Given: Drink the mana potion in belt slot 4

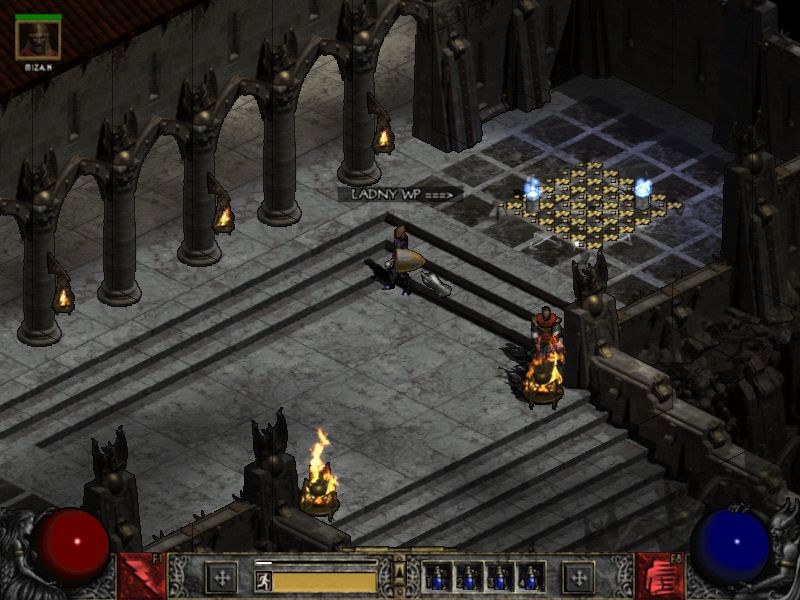Looking at the screenshot, I should coord(530,577).
